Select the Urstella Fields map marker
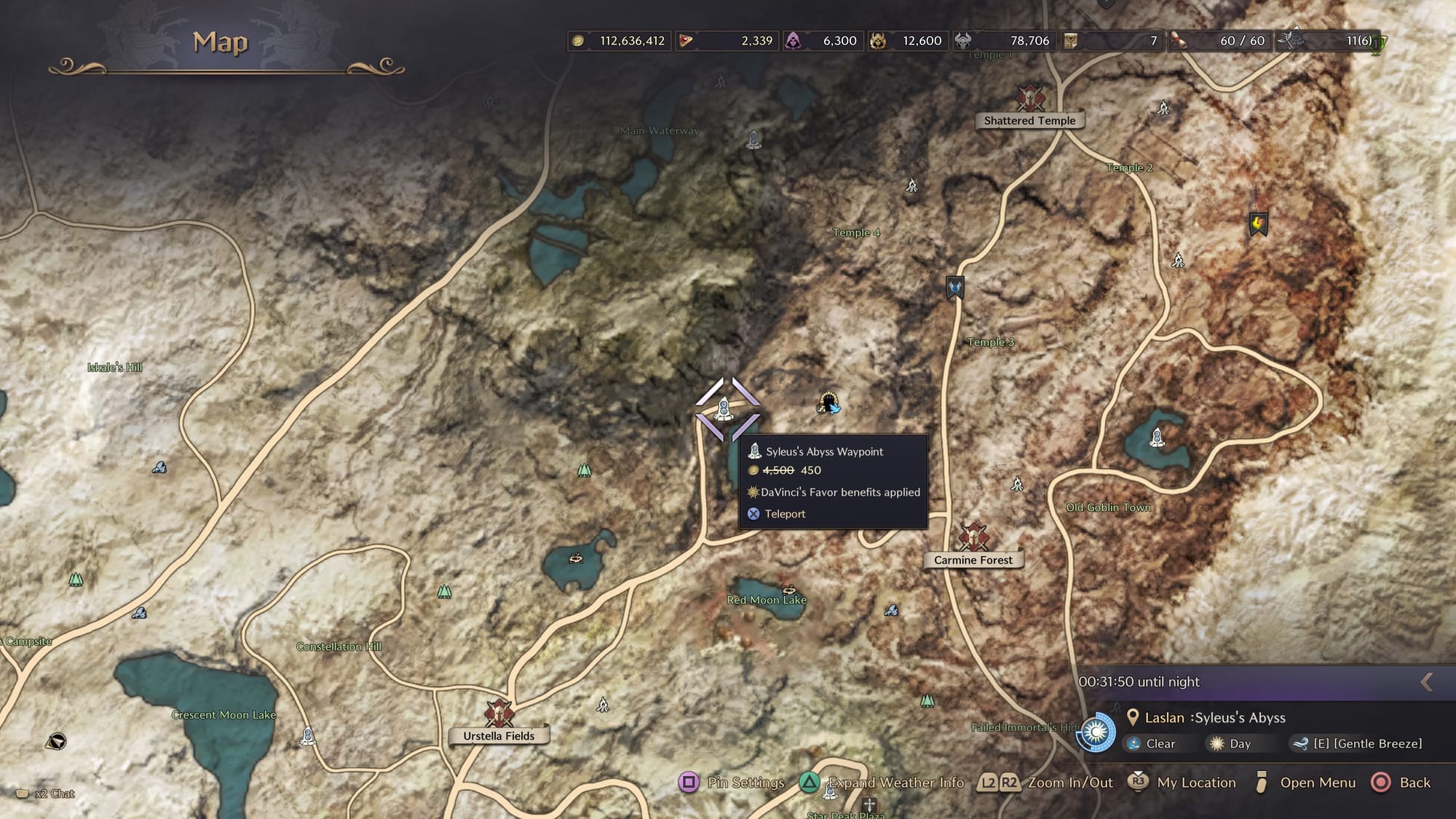 tap(499, 713)
